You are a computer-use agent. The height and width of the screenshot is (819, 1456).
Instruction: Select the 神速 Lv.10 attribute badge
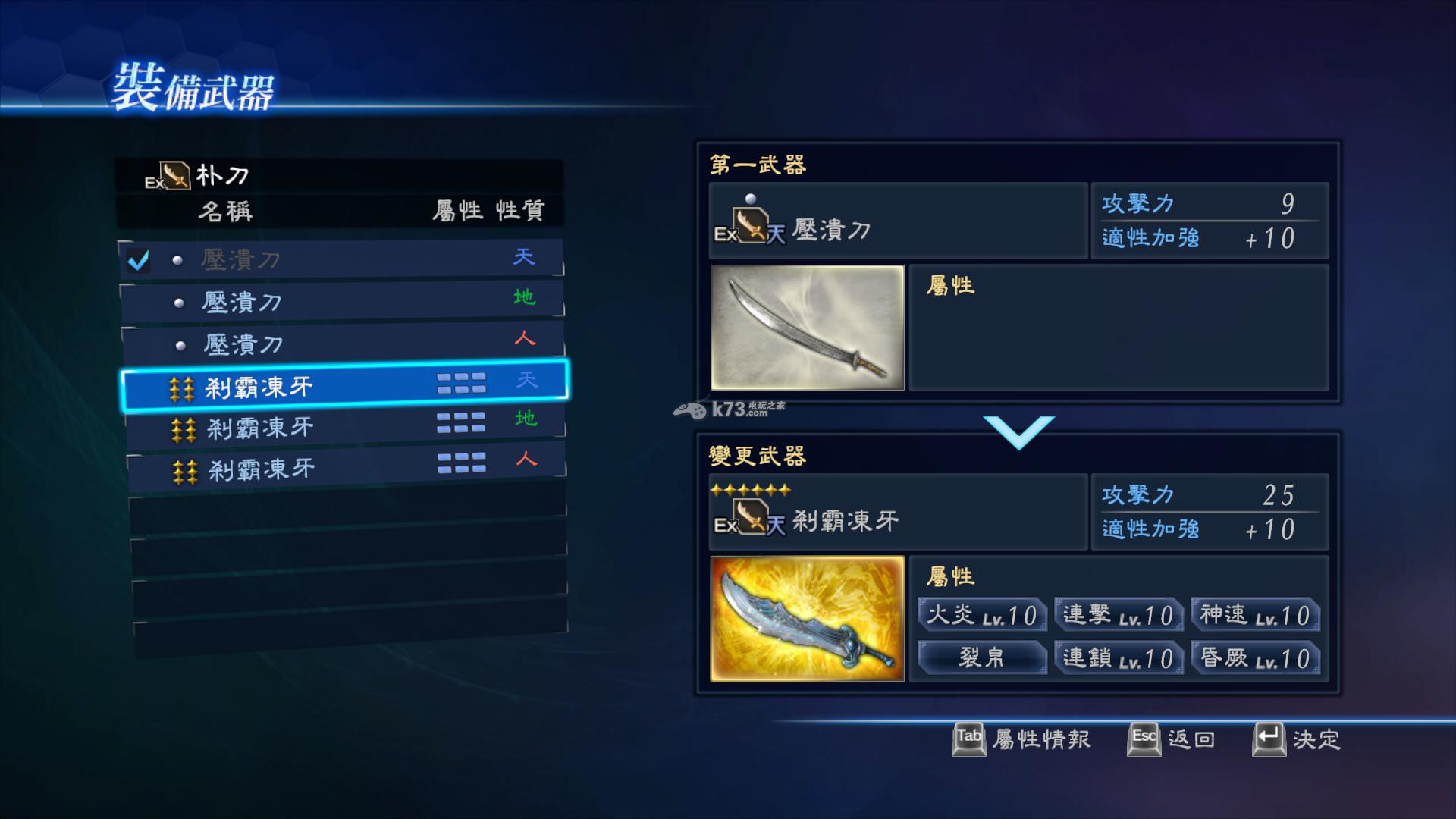(1255, 616)
